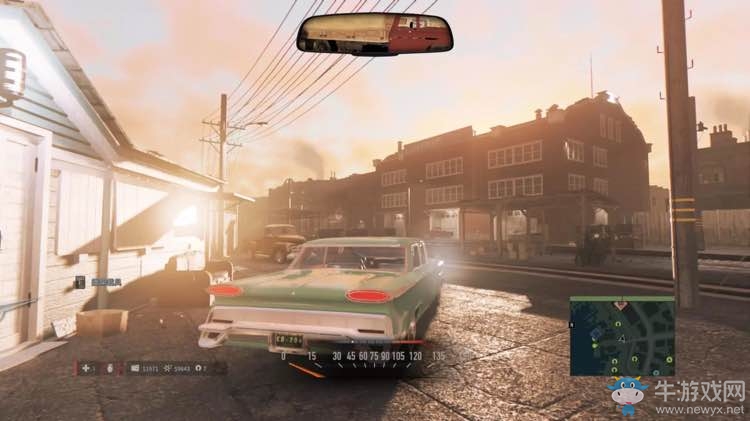Click the medkit plus icon
Screen dimensions: 750x421
coord(86,368)
